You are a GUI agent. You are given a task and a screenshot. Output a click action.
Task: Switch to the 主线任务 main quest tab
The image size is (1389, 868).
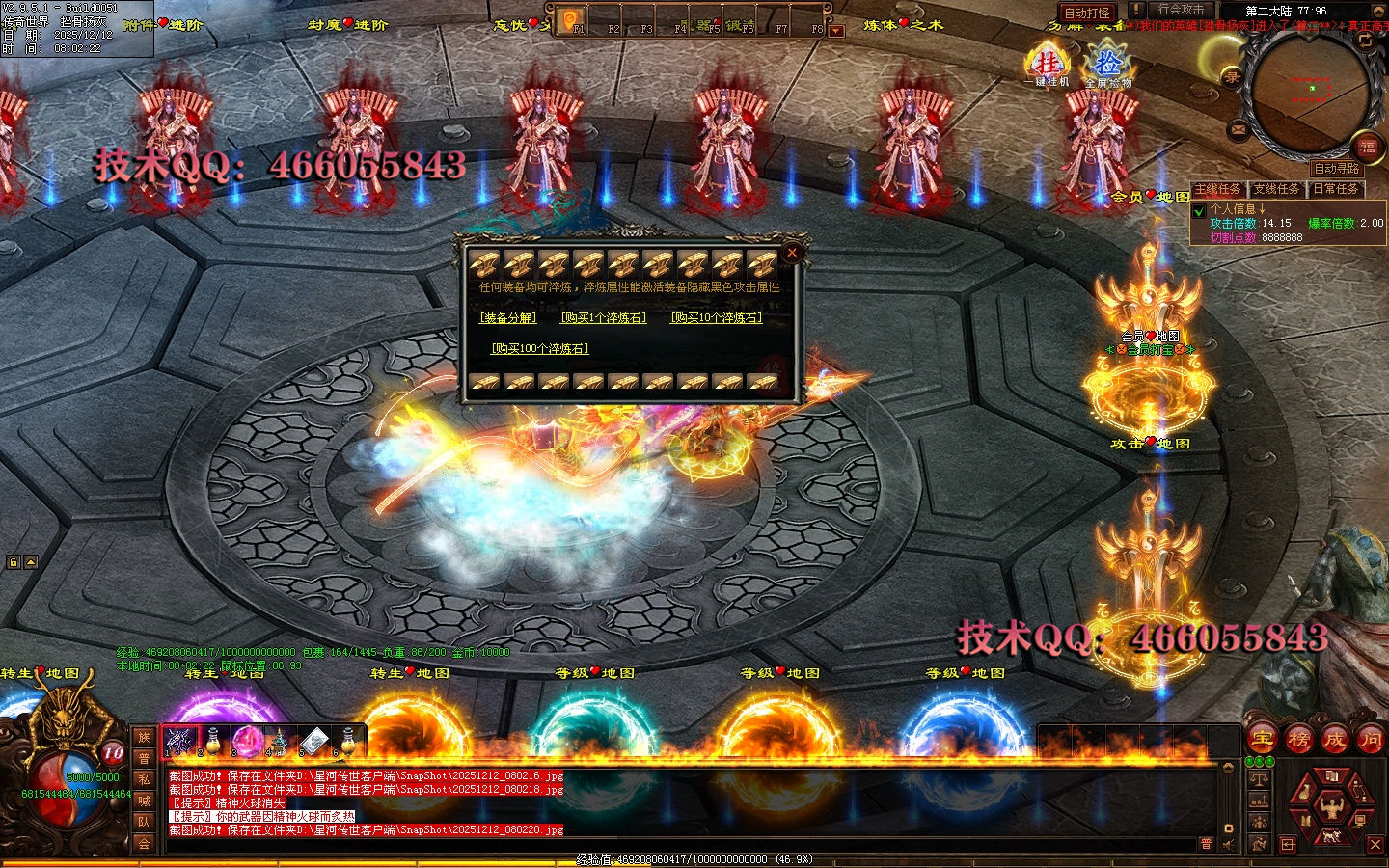coord(1218,189)
